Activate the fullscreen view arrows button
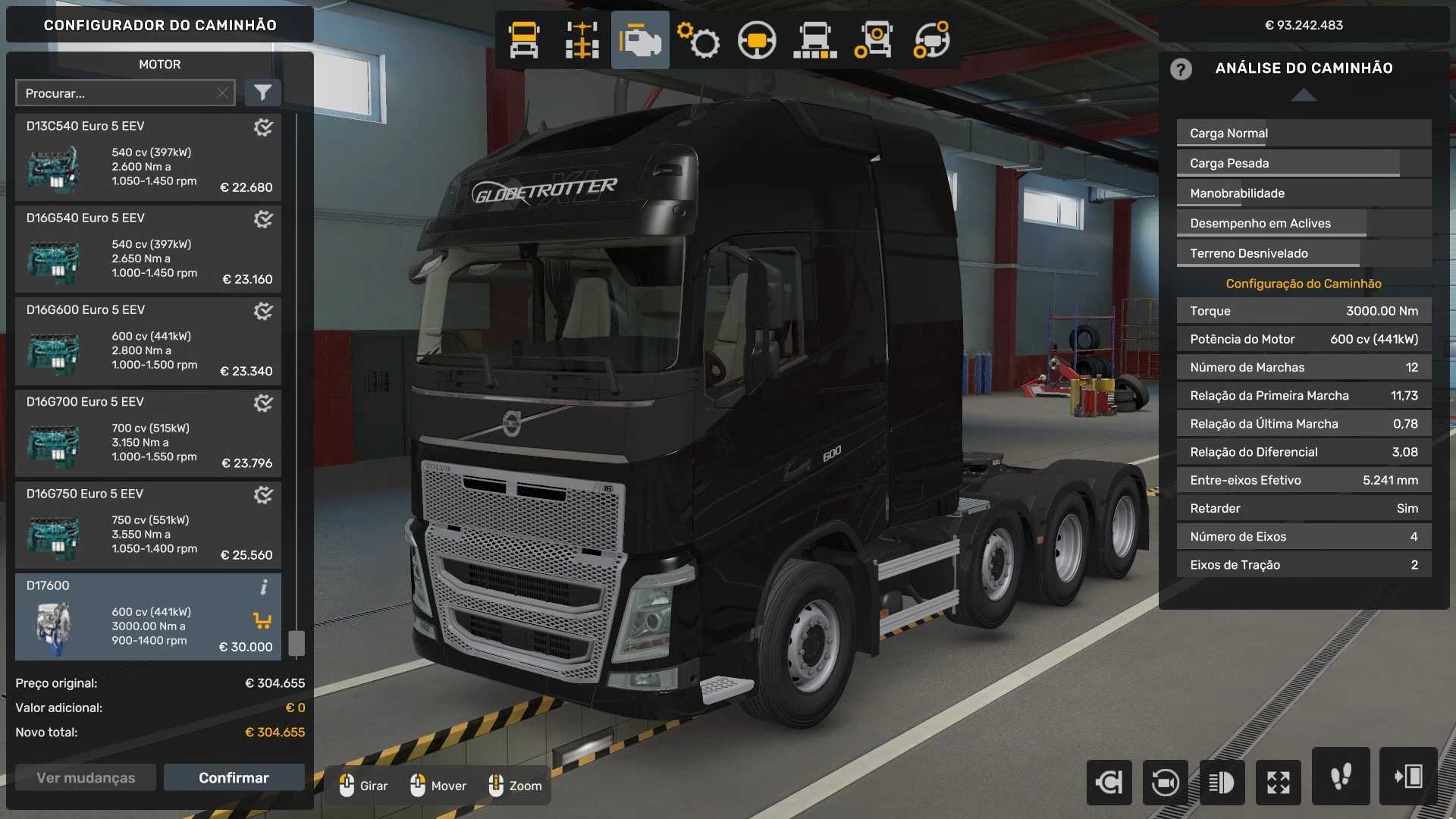Screen dimensions: 1456x819 pos(1278,782)
